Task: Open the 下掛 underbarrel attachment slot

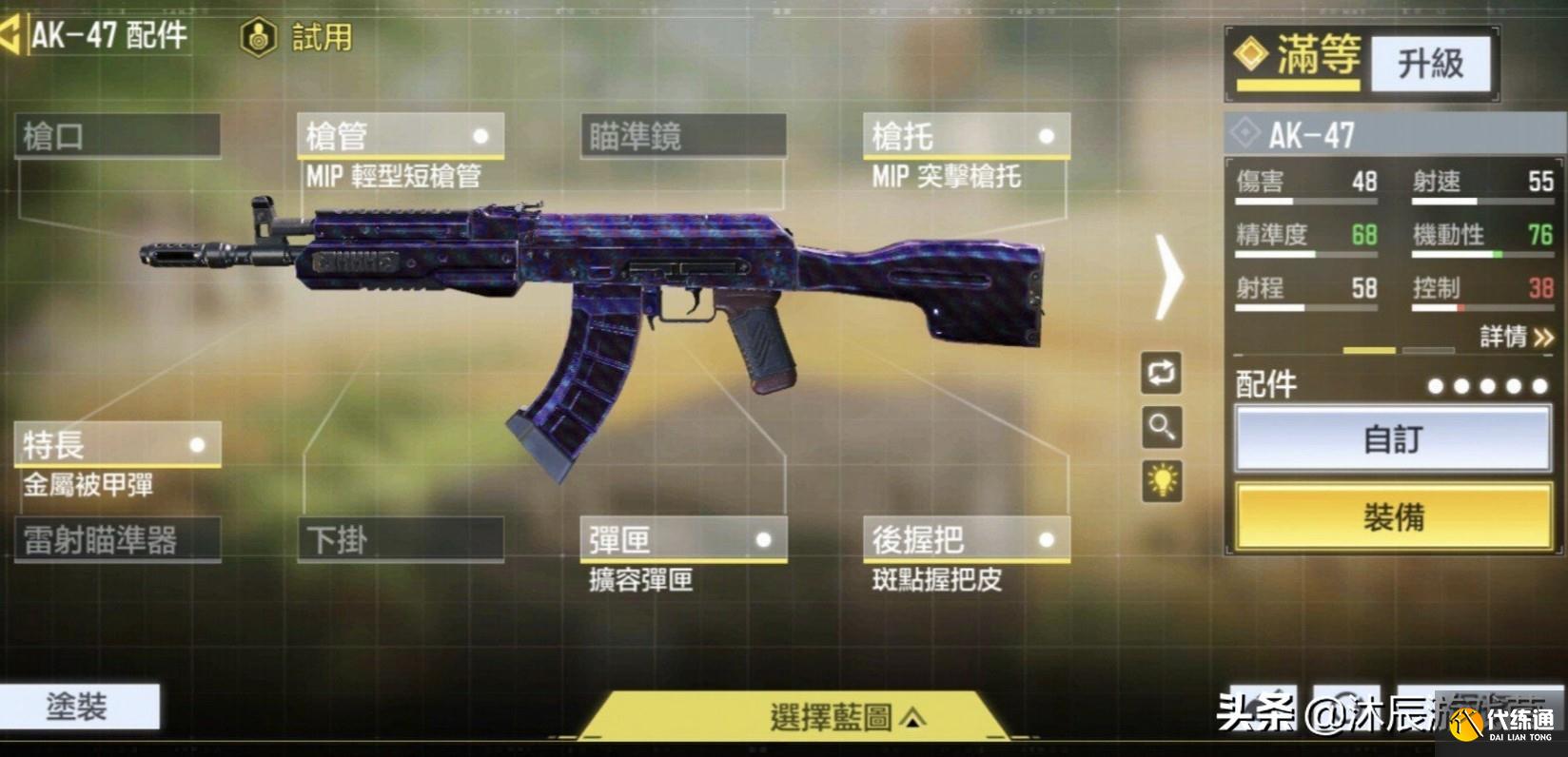Action: 400,538
